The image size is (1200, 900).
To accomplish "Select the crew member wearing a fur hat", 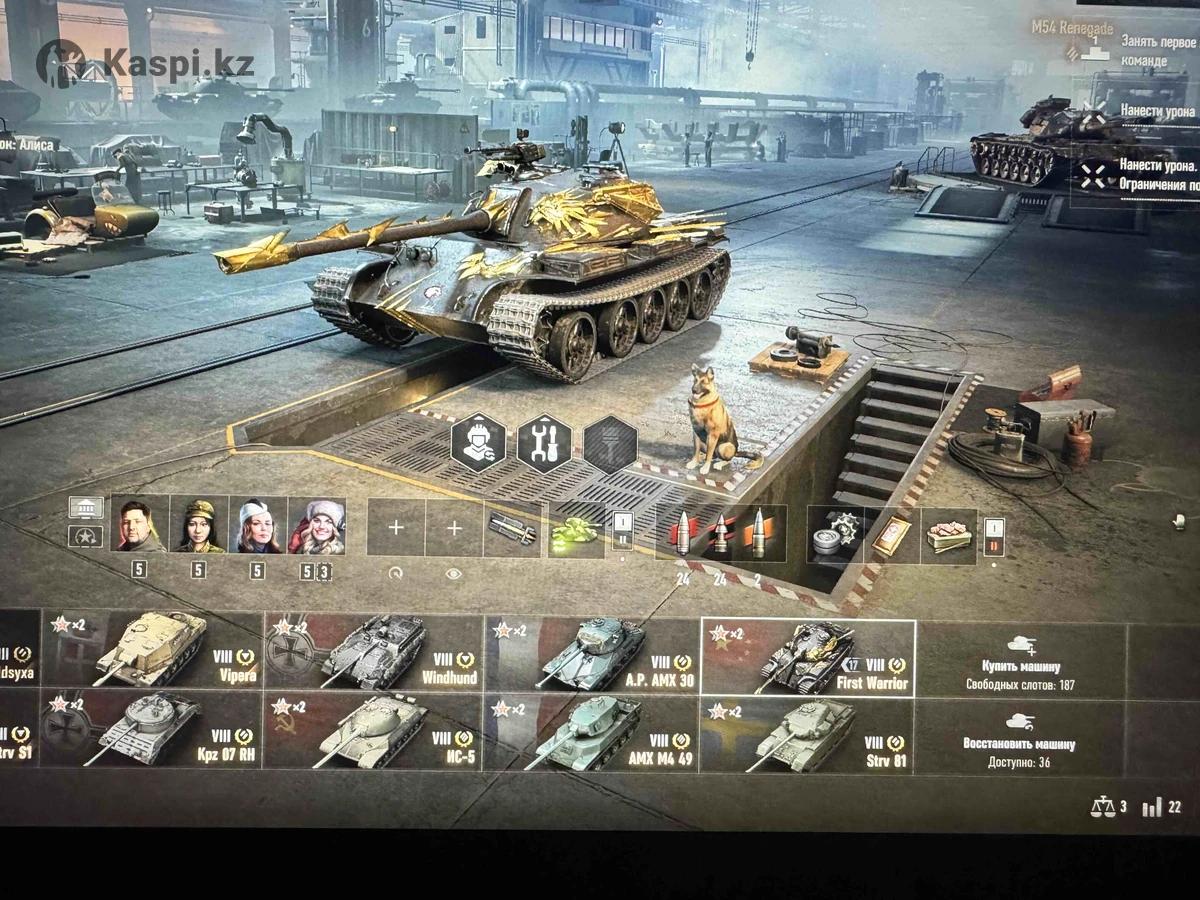I will tap(316, 525).
